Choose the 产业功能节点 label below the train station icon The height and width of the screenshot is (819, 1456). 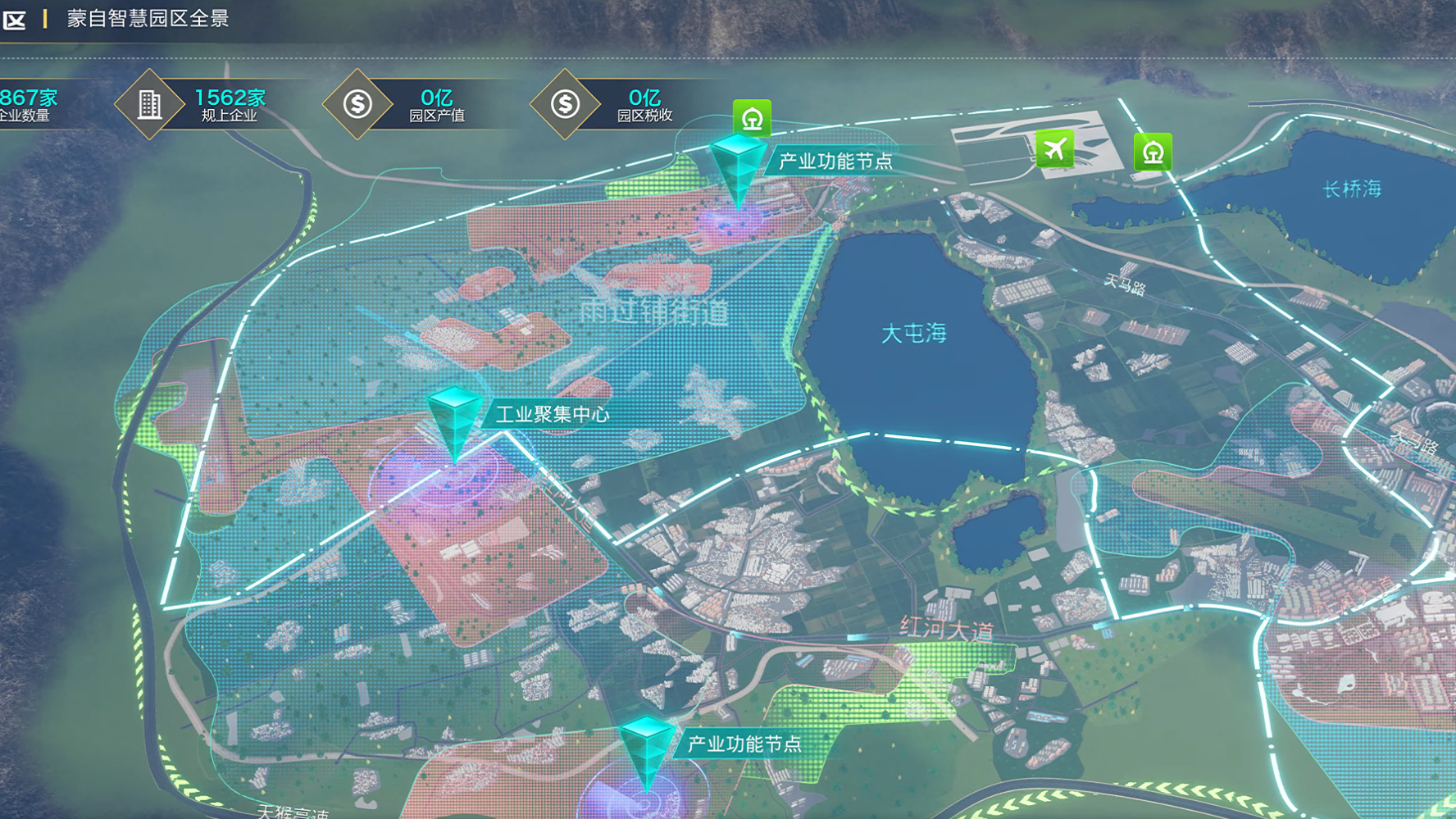click(x=835, y=162)
